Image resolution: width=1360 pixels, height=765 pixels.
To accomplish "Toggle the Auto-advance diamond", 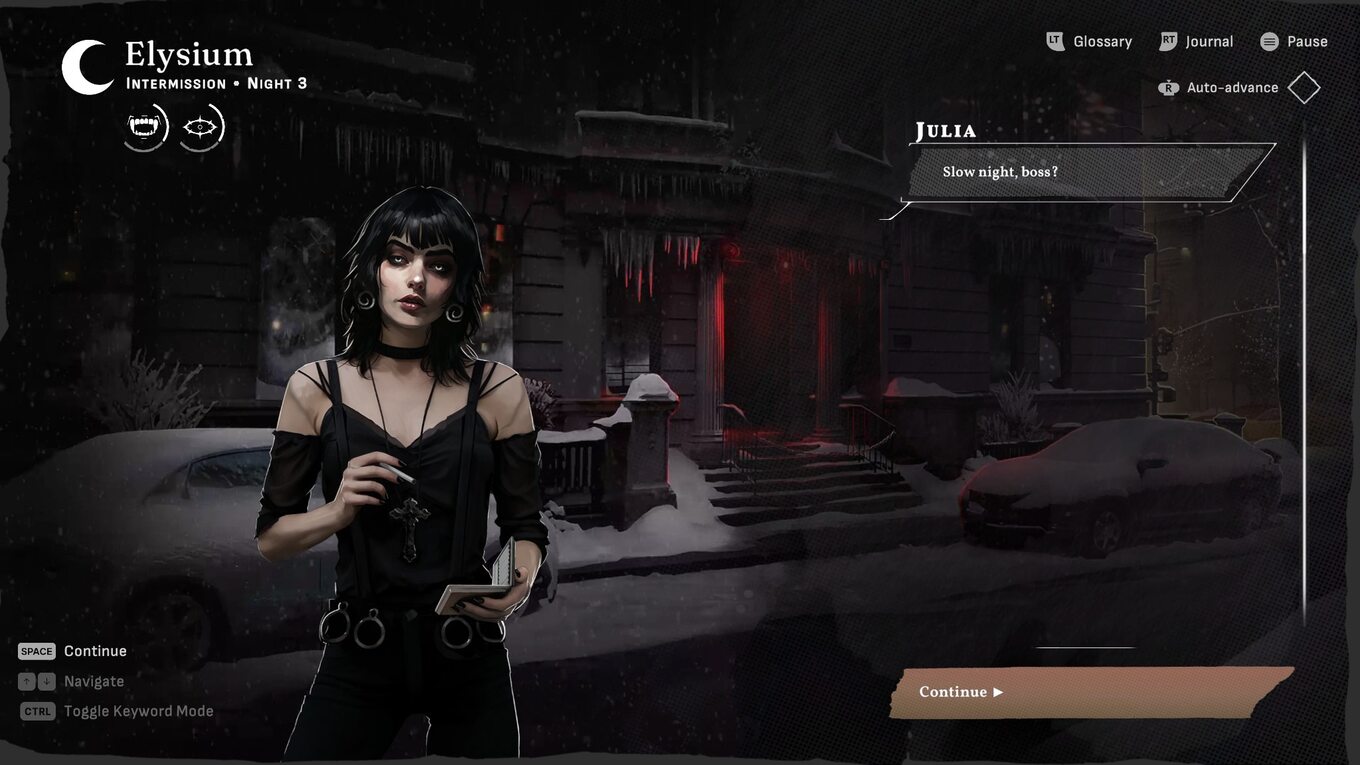I will point(1304,88).
